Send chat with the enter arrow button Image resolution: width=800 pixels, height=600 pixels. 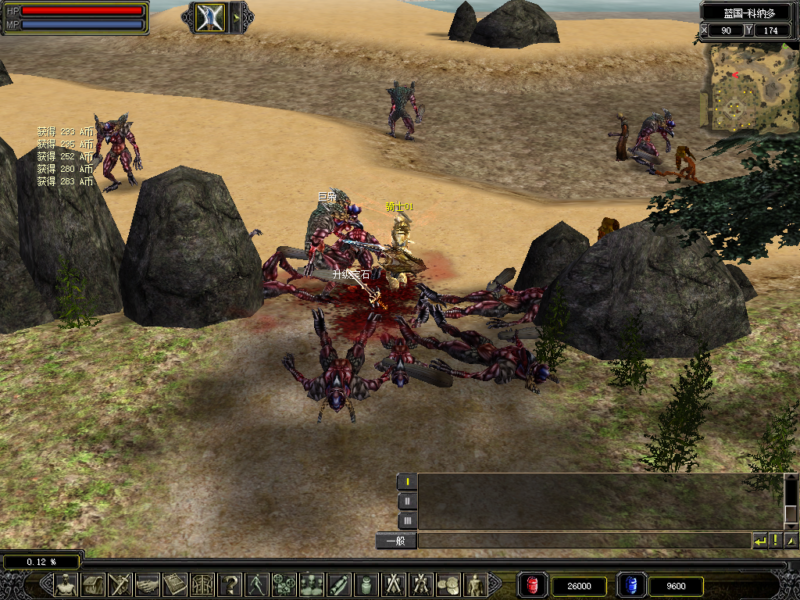(760, 541)
